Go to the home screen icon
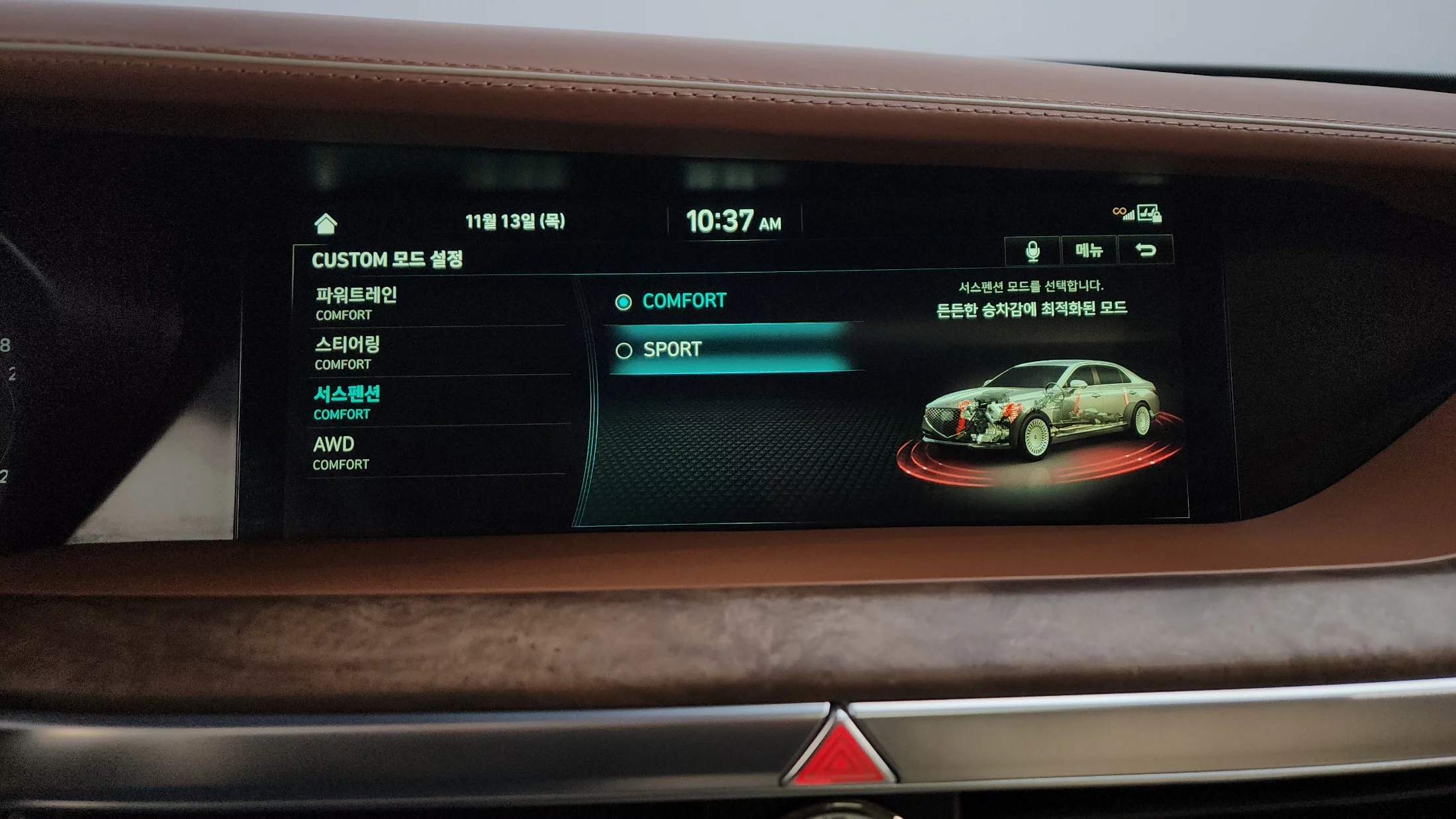The width and height of the screenshot is (1456, 819). (326, 224)
